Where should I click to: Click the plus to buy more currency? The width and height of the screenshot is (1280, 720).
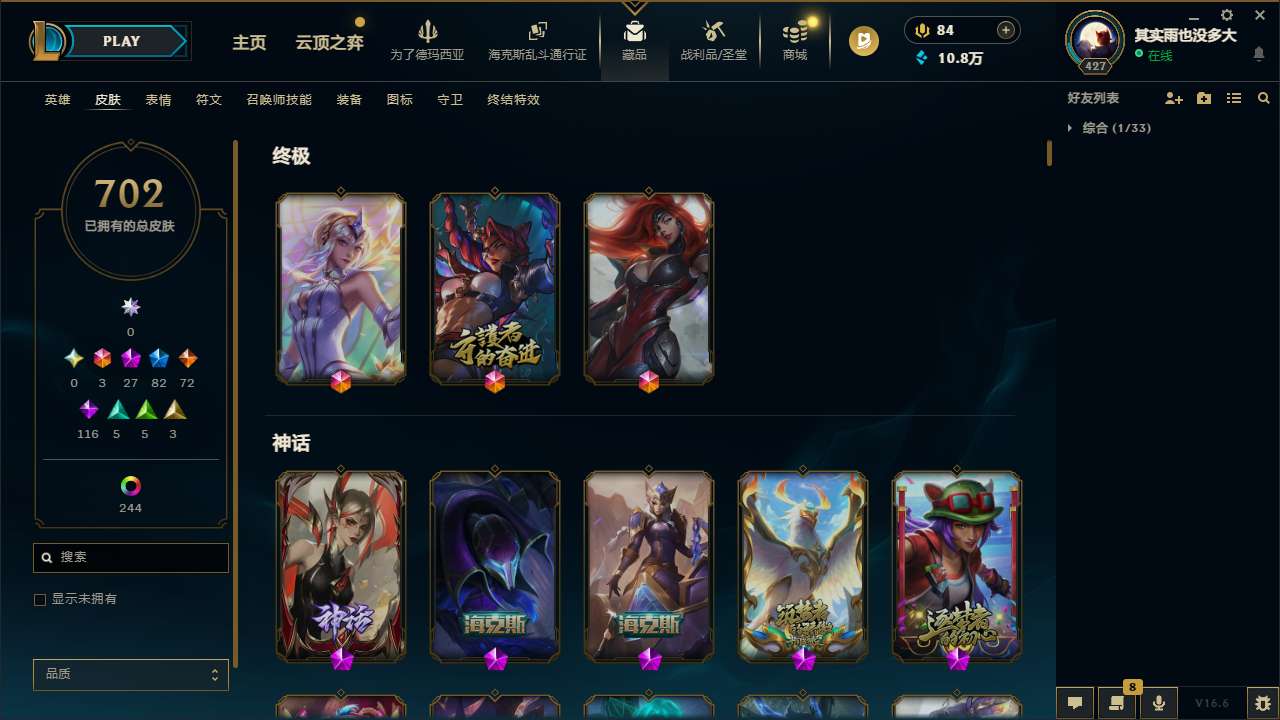tap(1005, 30)
